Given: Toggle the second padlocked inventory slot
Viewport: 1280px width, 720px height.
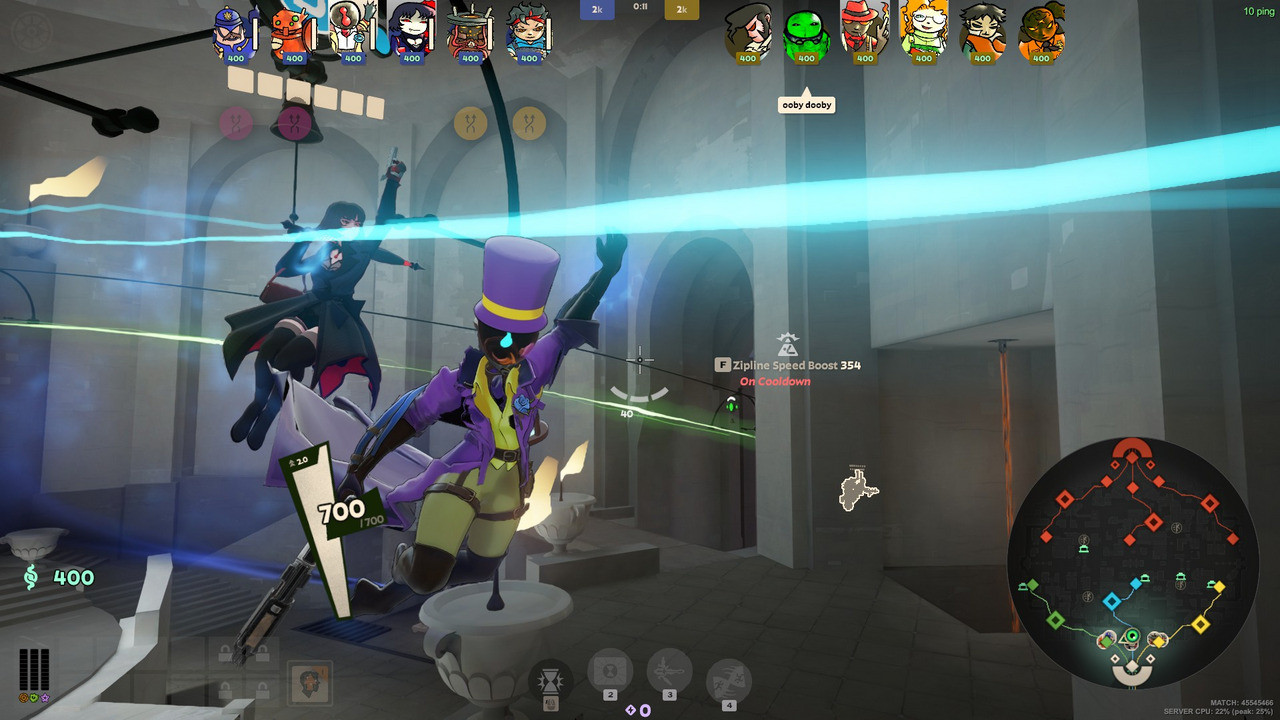Looking at the screenshot, I should pos(264,651).
